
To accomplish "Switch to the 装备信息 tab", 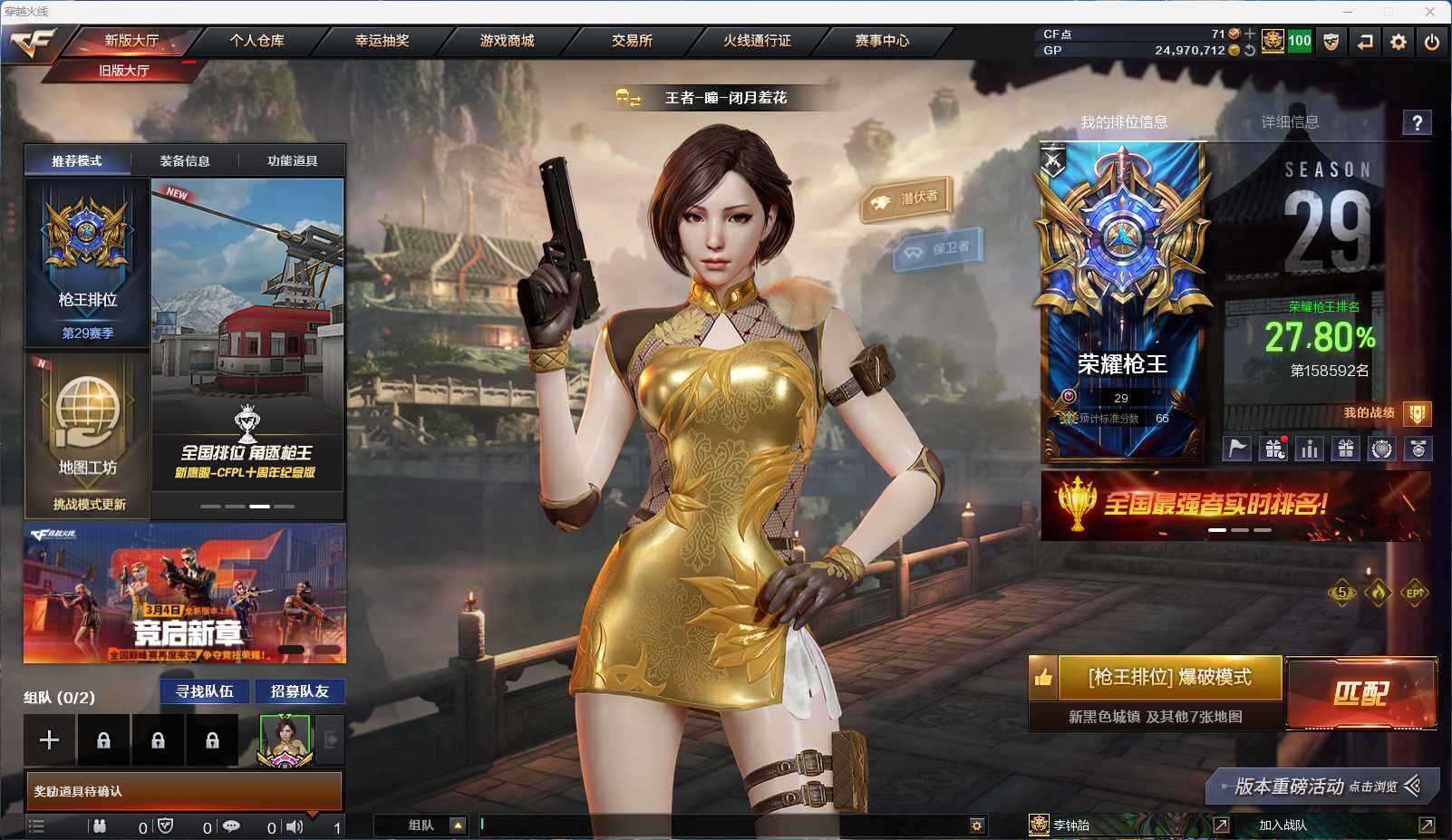I will point(185,161).
